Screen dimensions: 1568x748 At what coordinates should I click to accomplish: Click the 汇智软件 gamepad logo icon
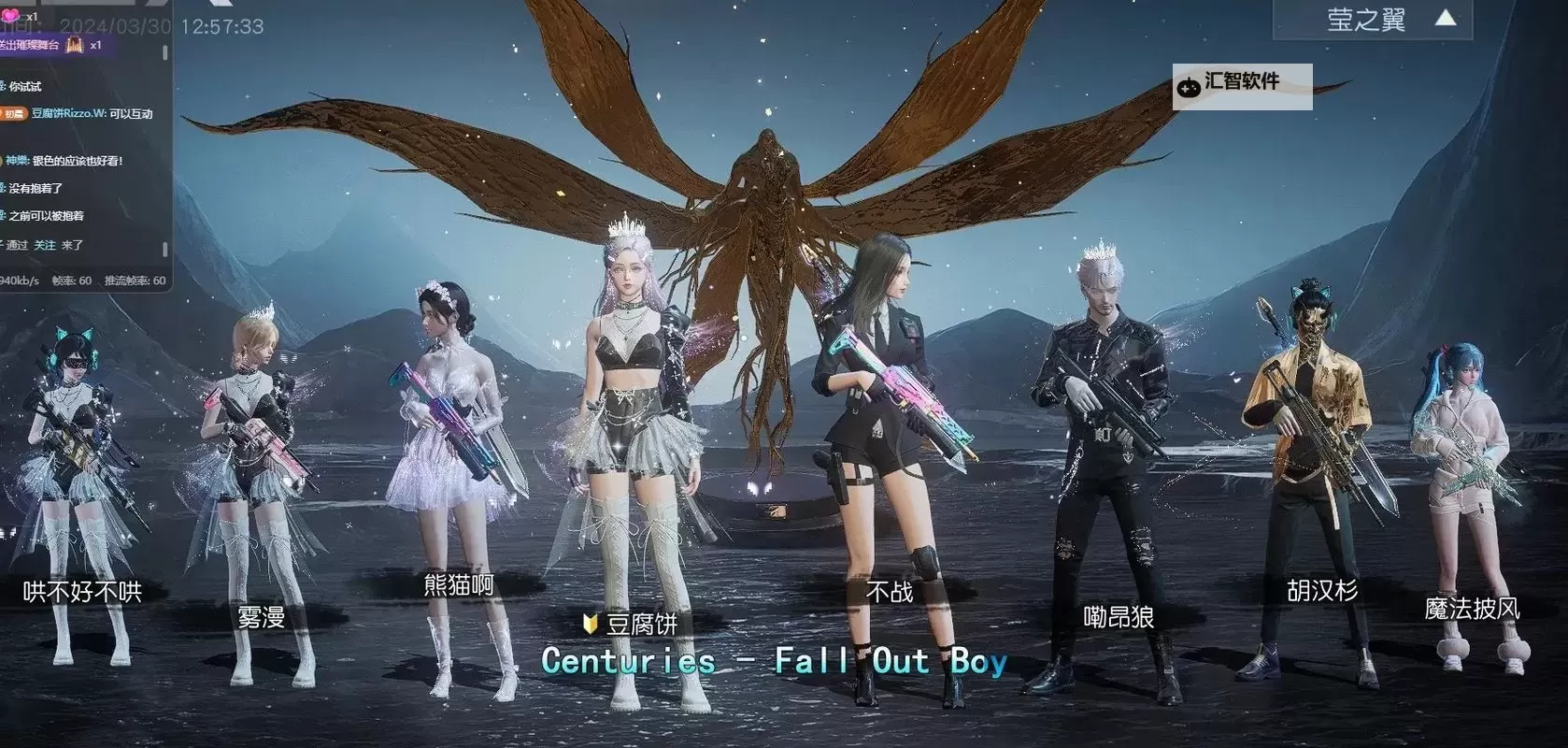[1187, 86]
